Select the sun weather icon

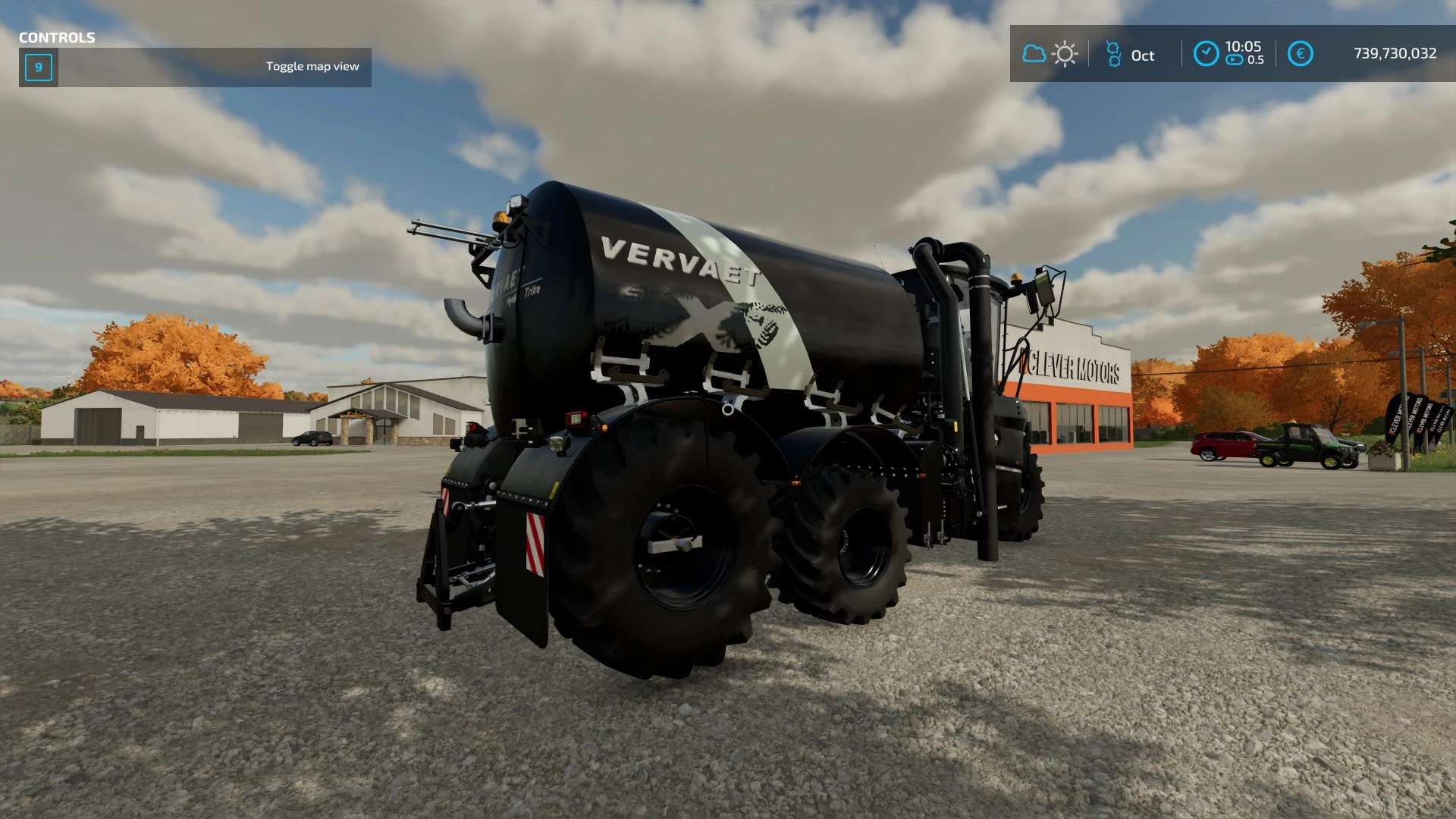click(x=1065, y=54)
